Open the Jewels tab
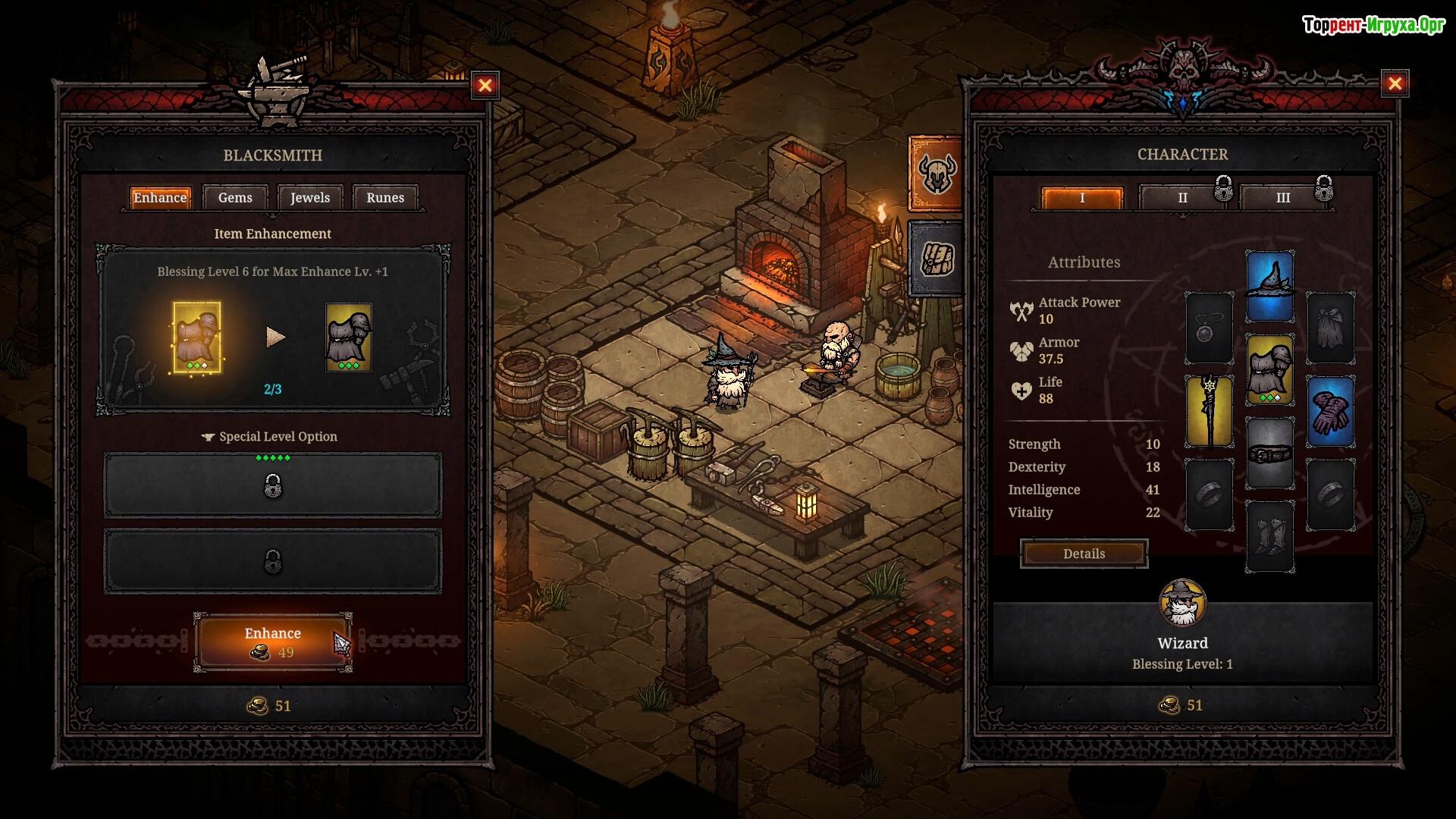The height and width of the screenshot is (819, 1456). pyautogui.click(x=310, y=198)
